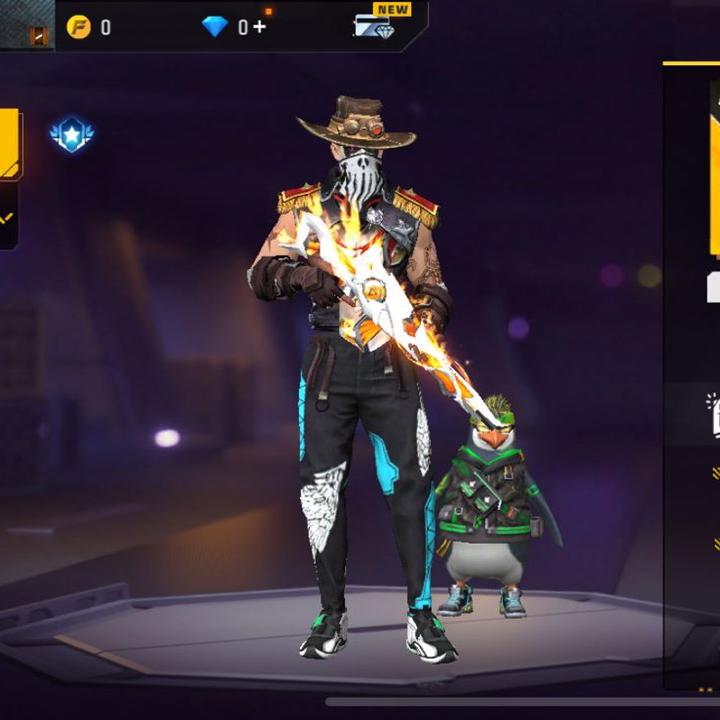Image resolution: width=720 pixels, height=720 pixels.
Task: Tap the blue star badge icon
Action: coord(71,135)
